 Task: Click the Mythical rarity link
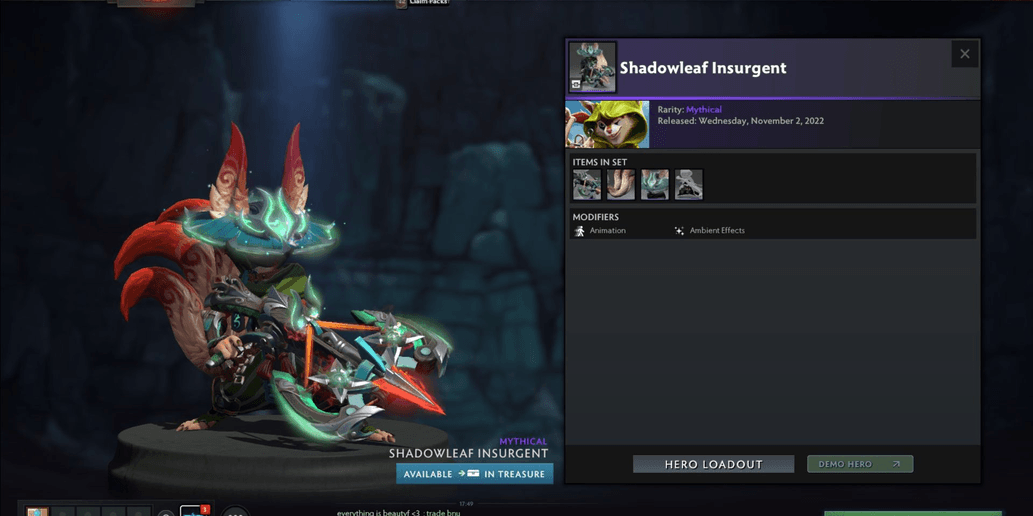703,110
